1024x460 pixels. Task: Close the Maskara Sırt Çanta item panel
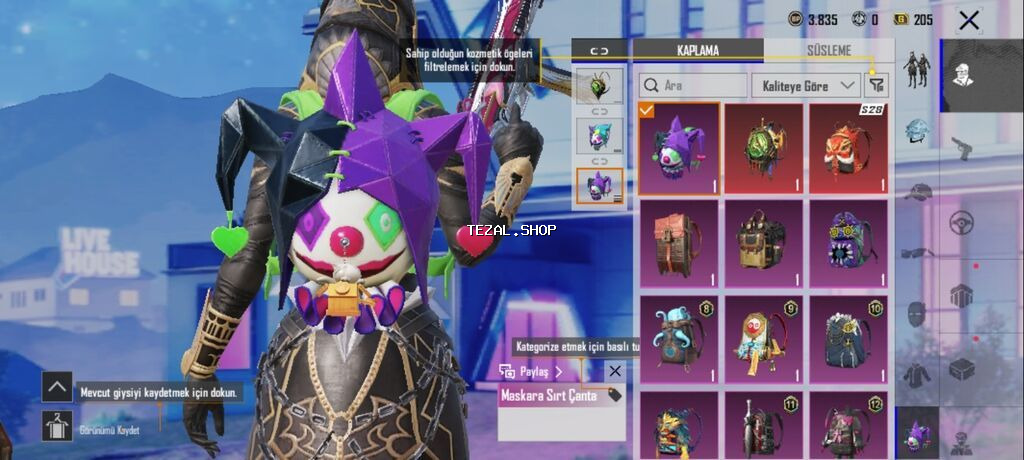tap(615, 371)
